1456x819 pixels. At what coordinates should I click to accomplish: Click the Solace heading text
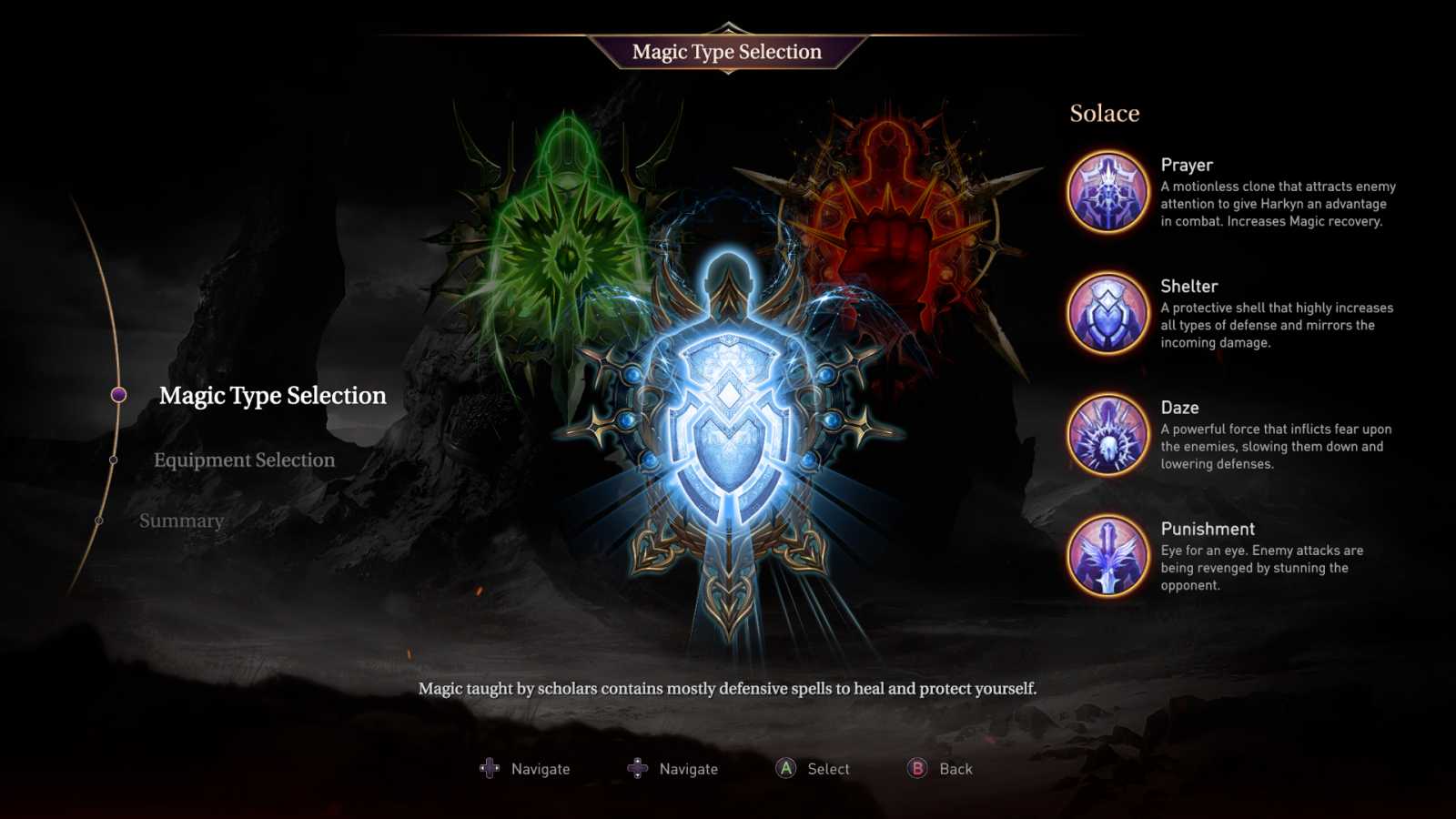[1104, 113]
